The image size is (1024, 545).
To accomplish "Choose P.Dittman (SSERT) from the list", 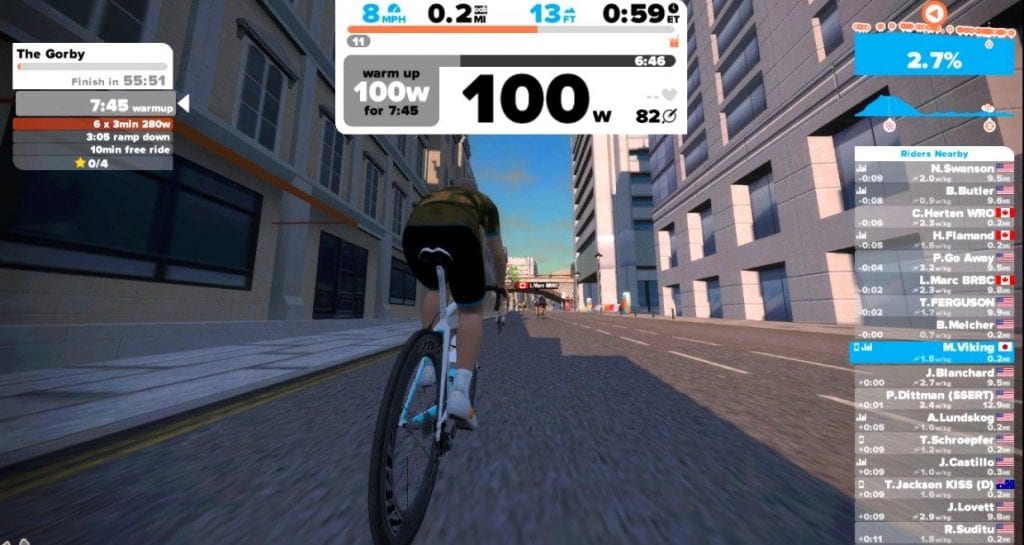I will pos(933,398).
